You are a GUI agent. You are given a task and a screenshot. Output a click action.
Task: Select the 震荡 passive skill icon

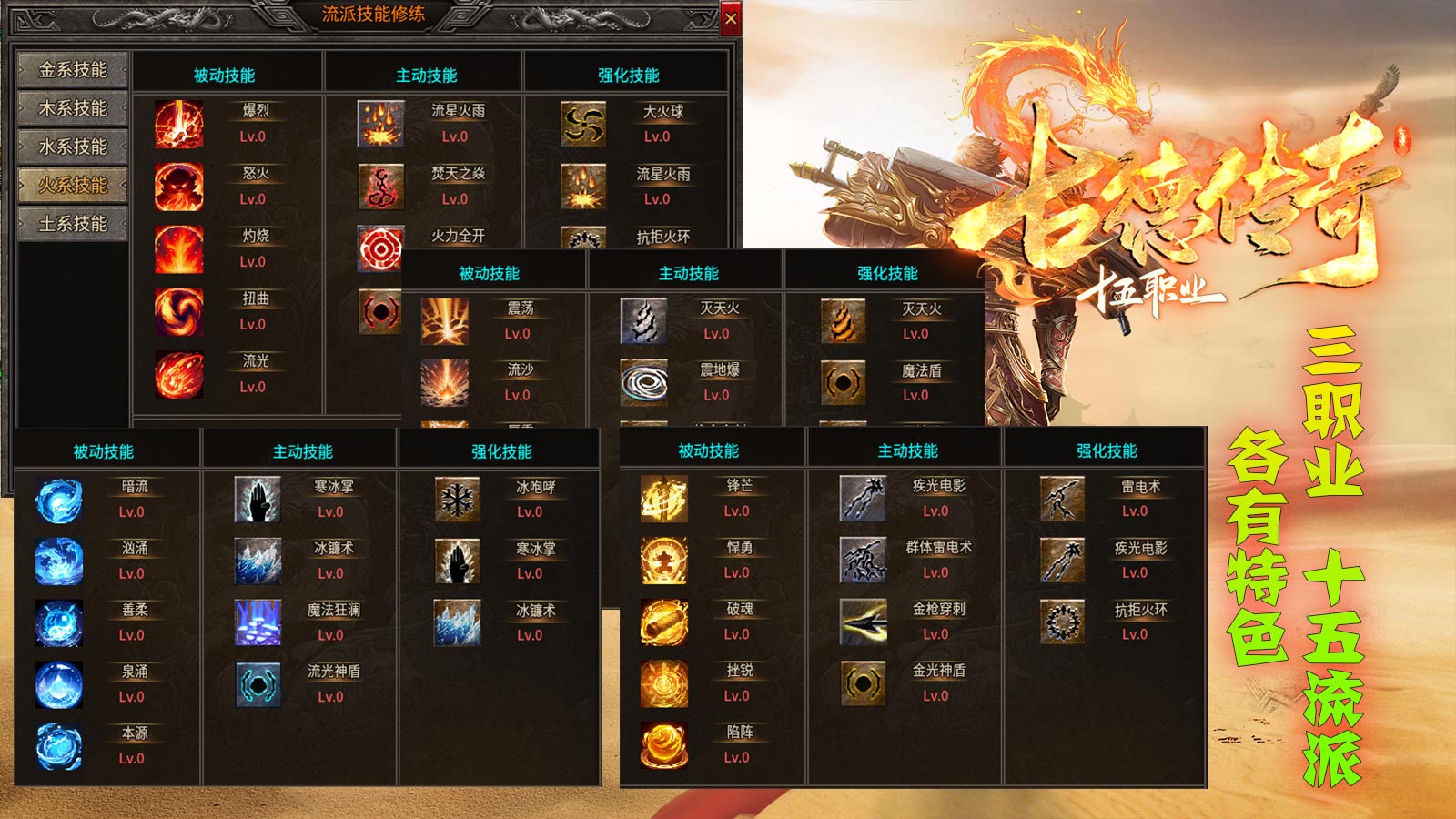445,321
